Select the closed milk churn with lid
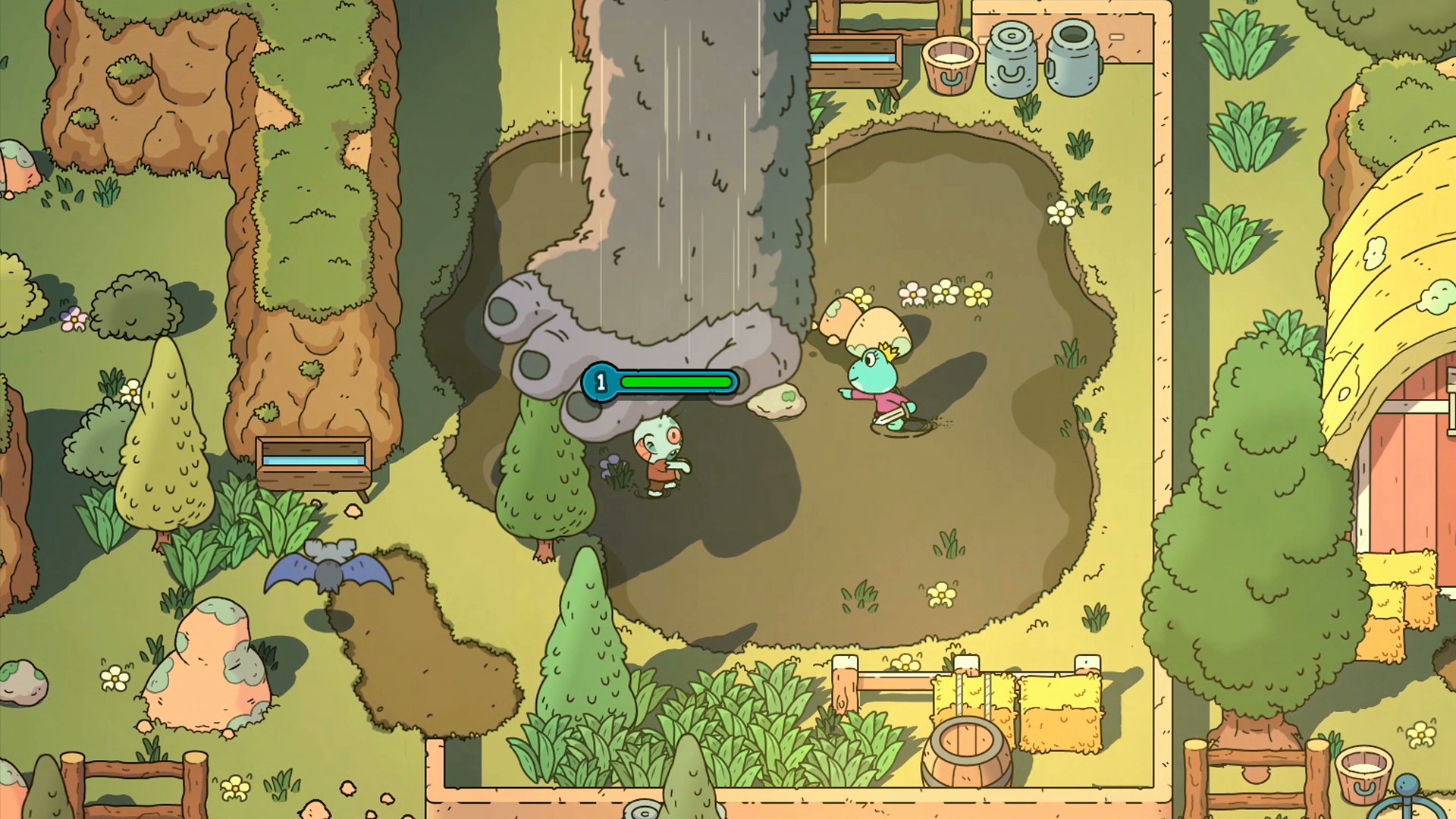 pyautogui.click(x=1009, y=57)
